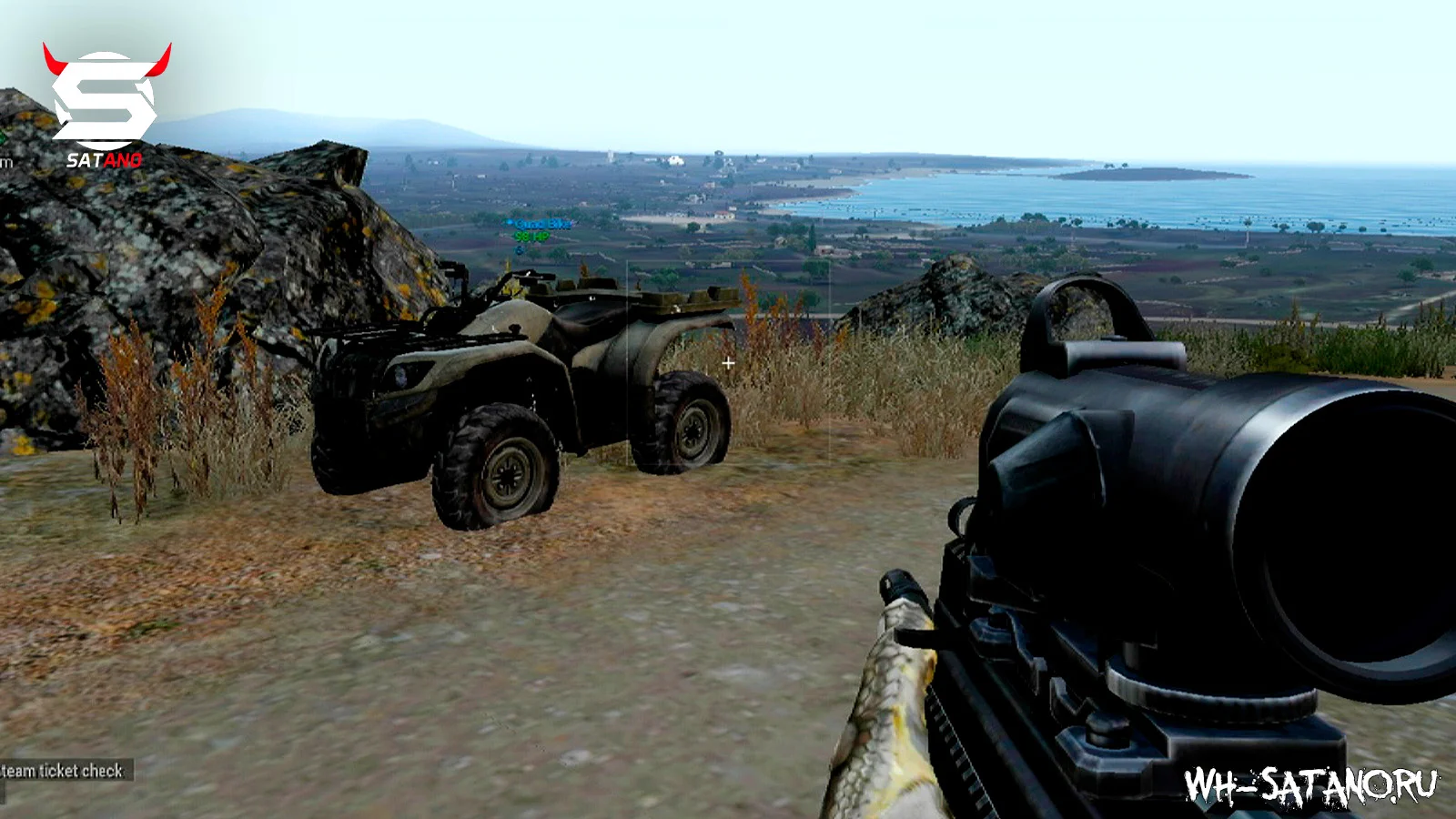
Task: Select the "team ticket check" chat message
Action: pos(63,771)
